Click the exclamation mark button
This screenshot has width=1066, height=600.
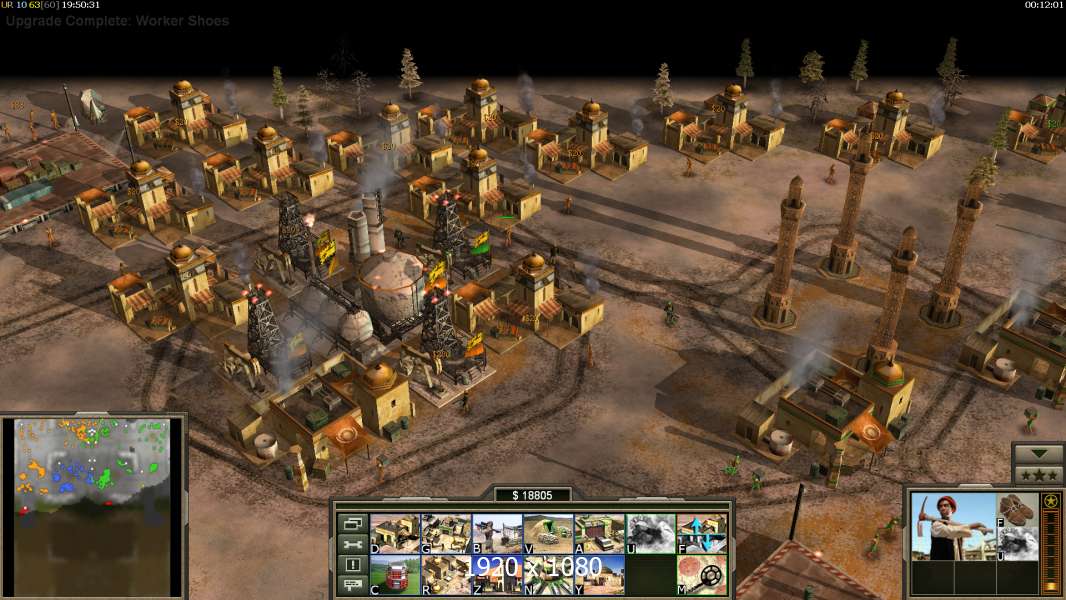(x=352, y=565)
